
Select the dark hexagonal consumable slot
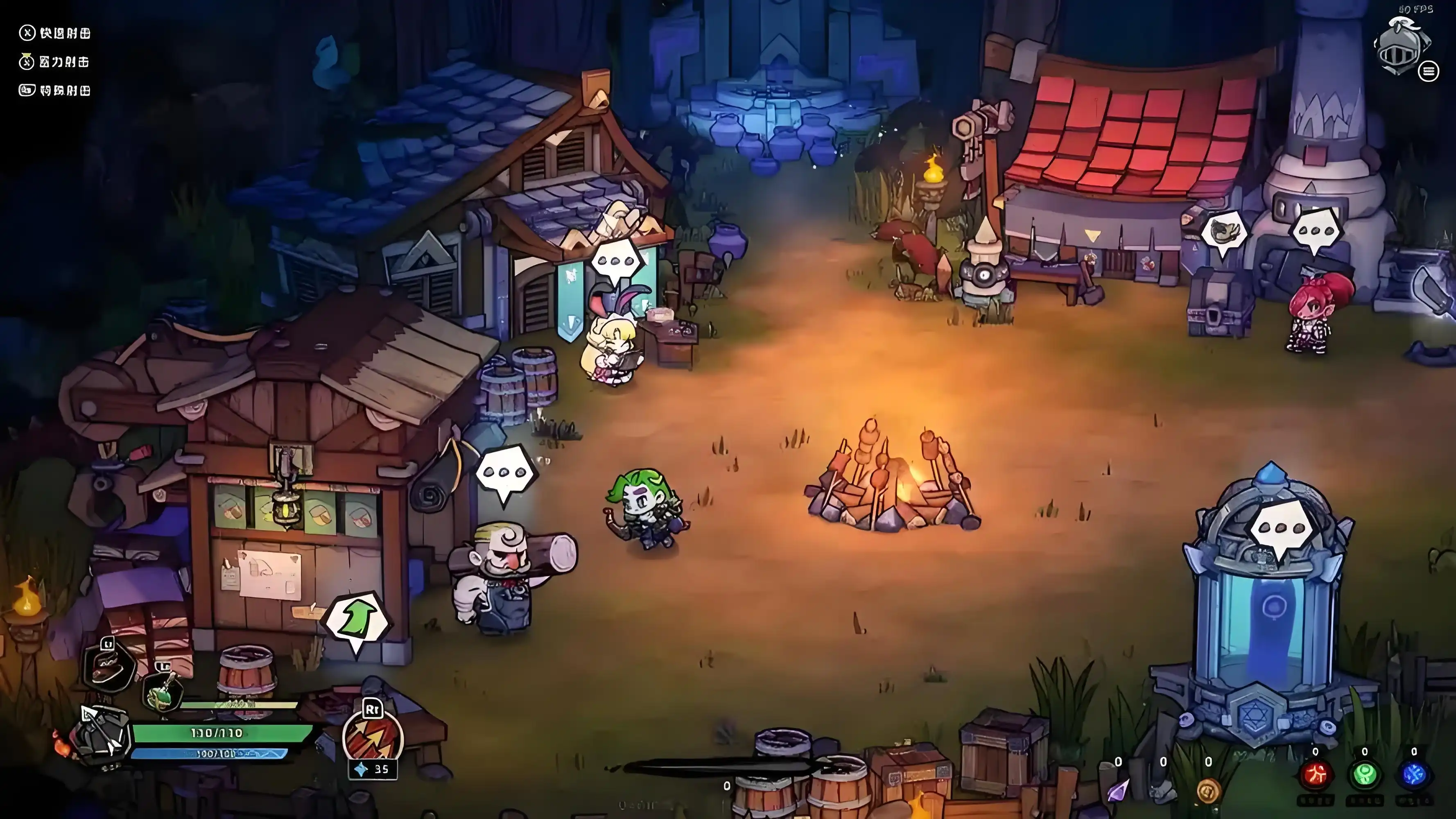[x=109, y=665]
